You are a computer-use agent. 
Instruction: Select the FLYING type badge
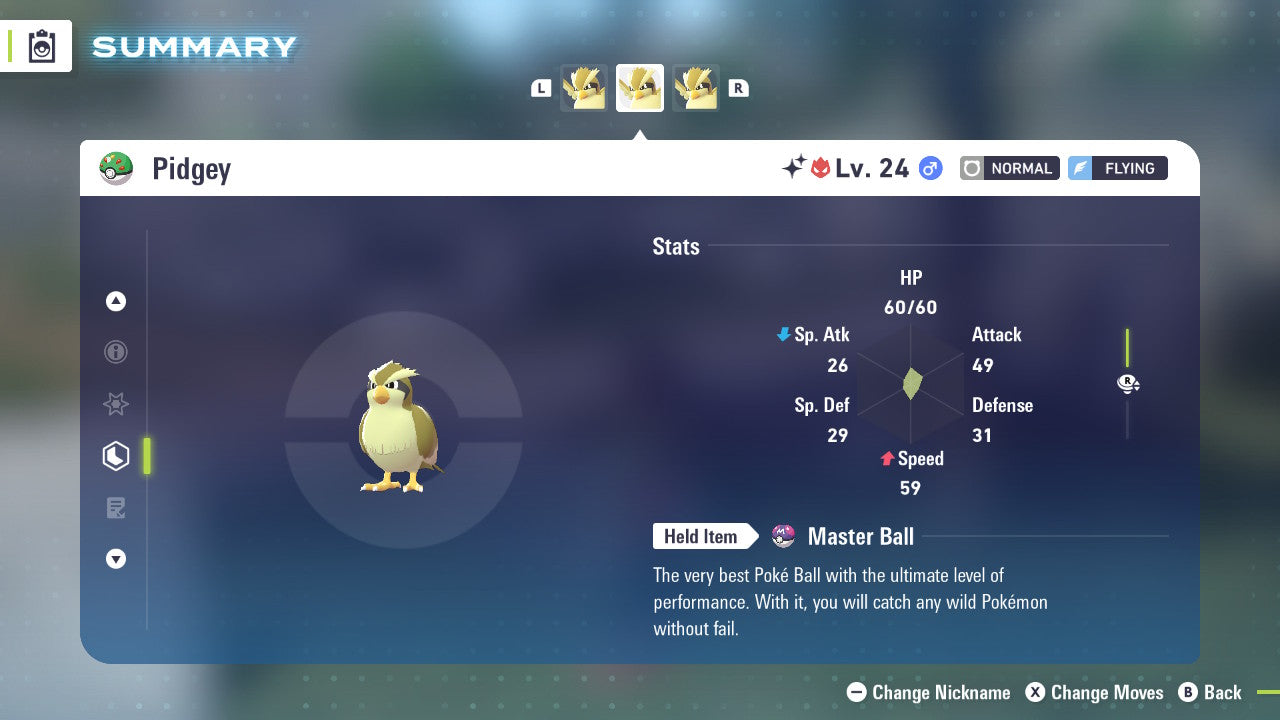(1117, 168)
